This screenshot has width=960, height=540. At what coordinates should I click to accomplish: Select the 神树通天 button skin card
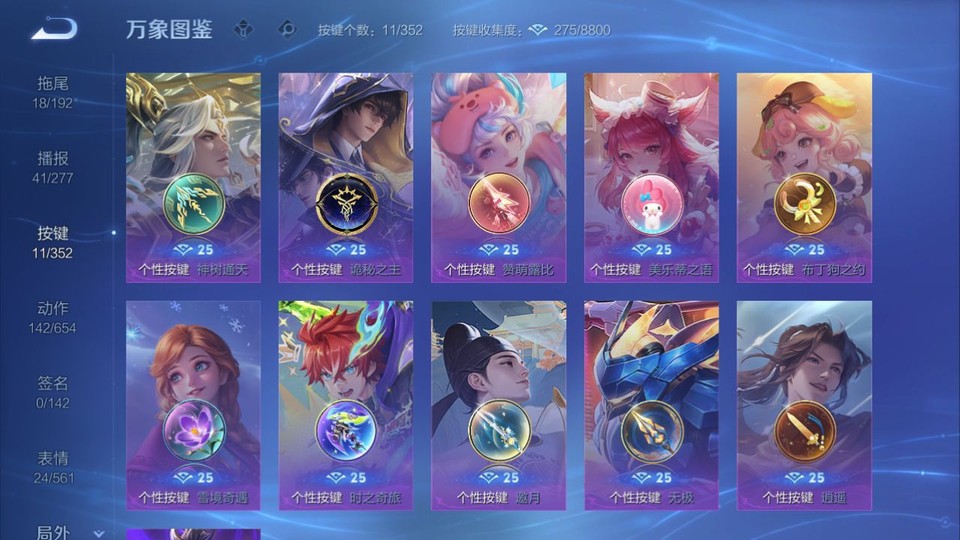[x=193, y=177]
